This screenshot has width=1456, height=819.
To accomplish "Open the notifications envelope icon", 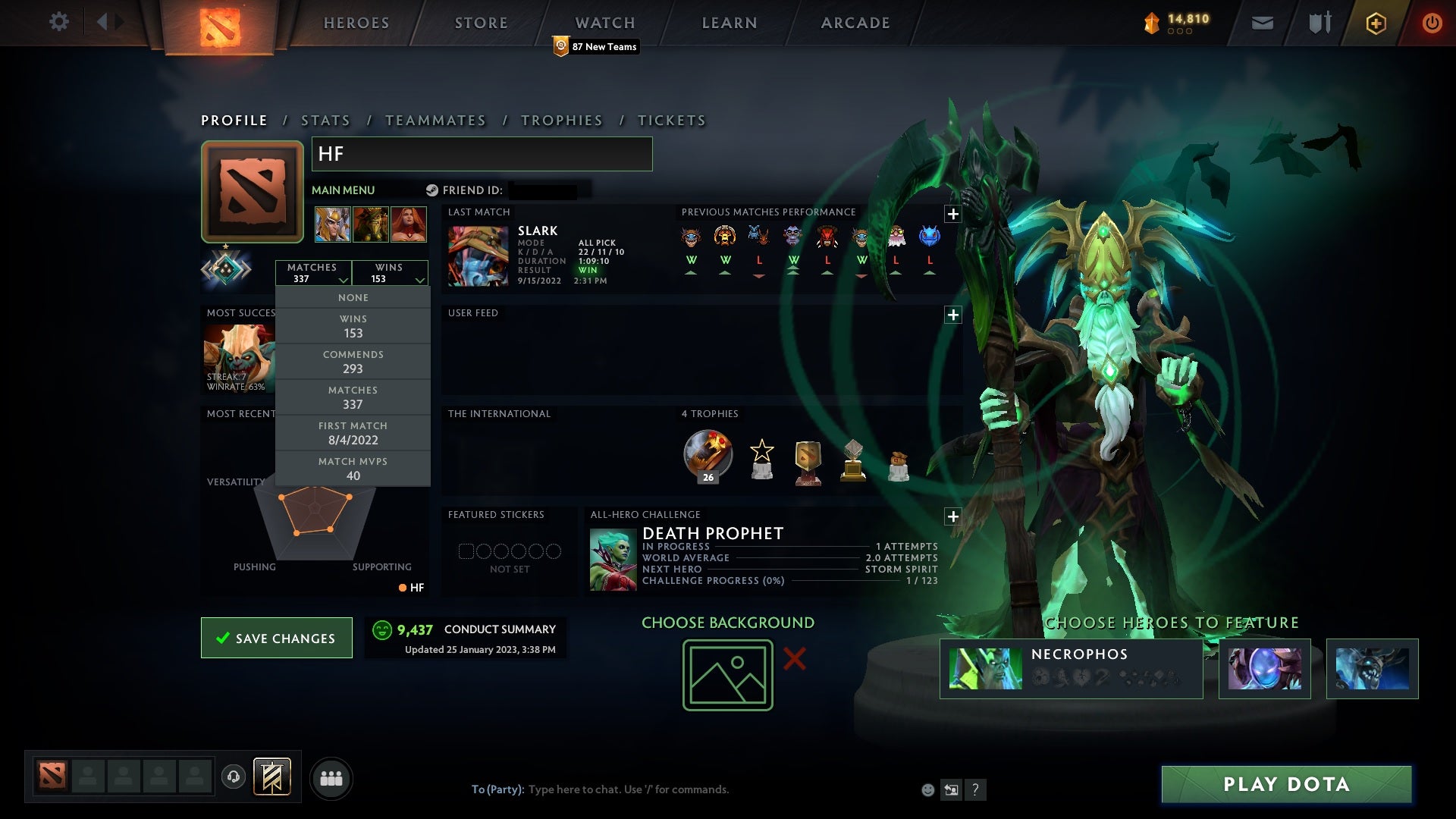I will point(1262,22).
